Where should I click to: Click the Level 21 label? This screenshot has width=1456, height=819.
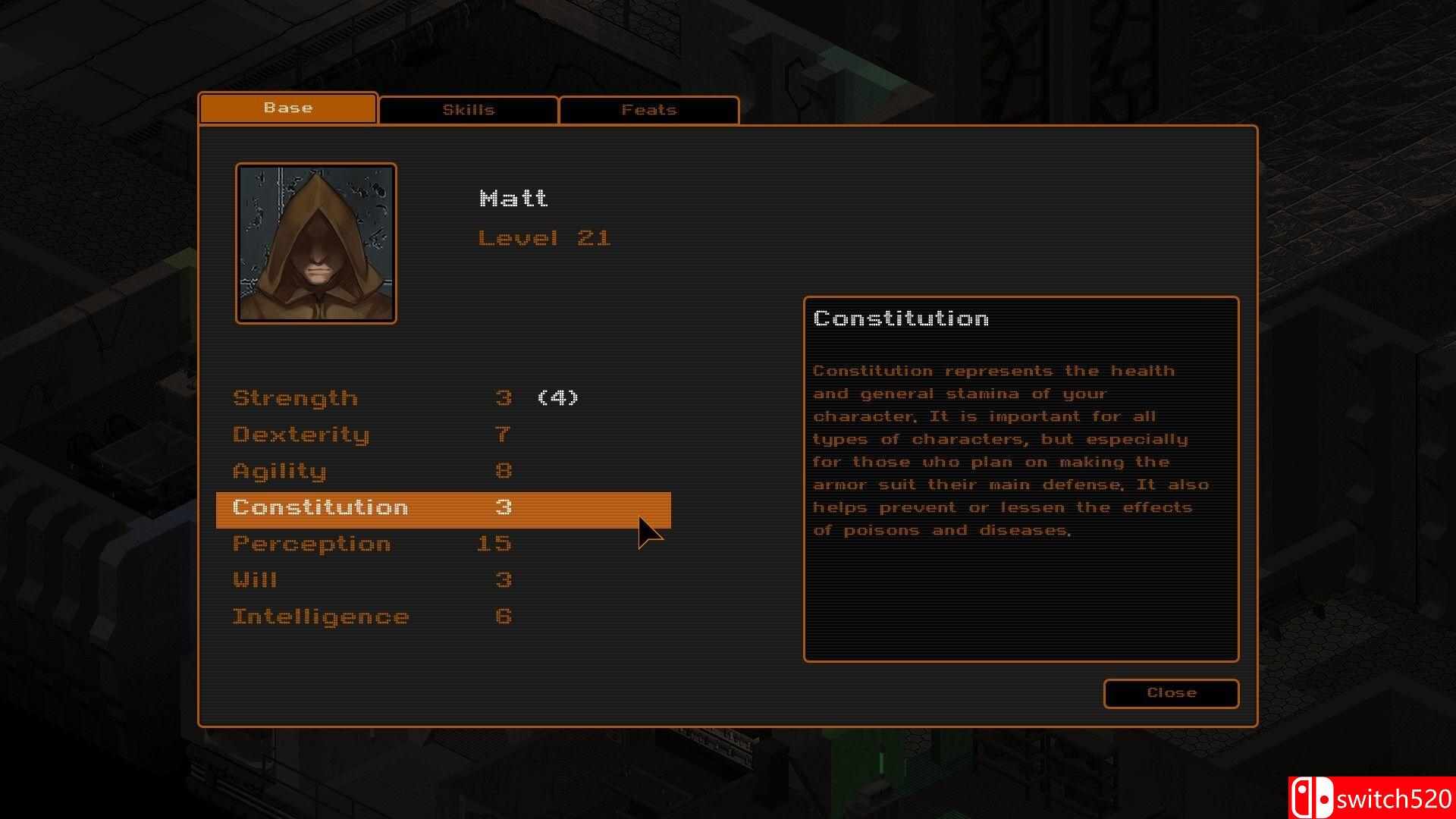[x=544, y=237]
